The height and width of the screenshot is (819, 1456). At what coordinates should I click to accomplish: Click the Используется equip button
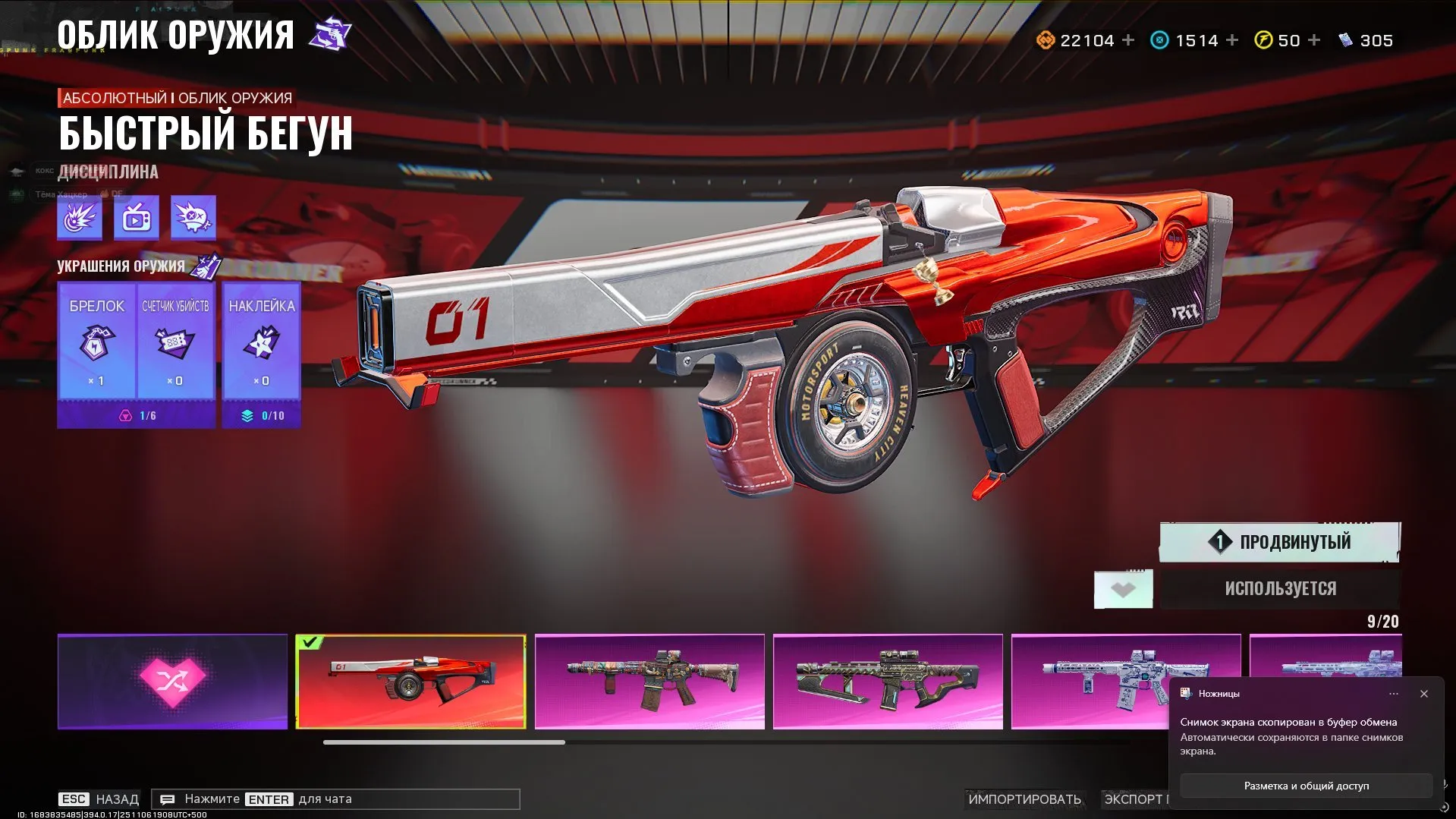[1280, 588]
